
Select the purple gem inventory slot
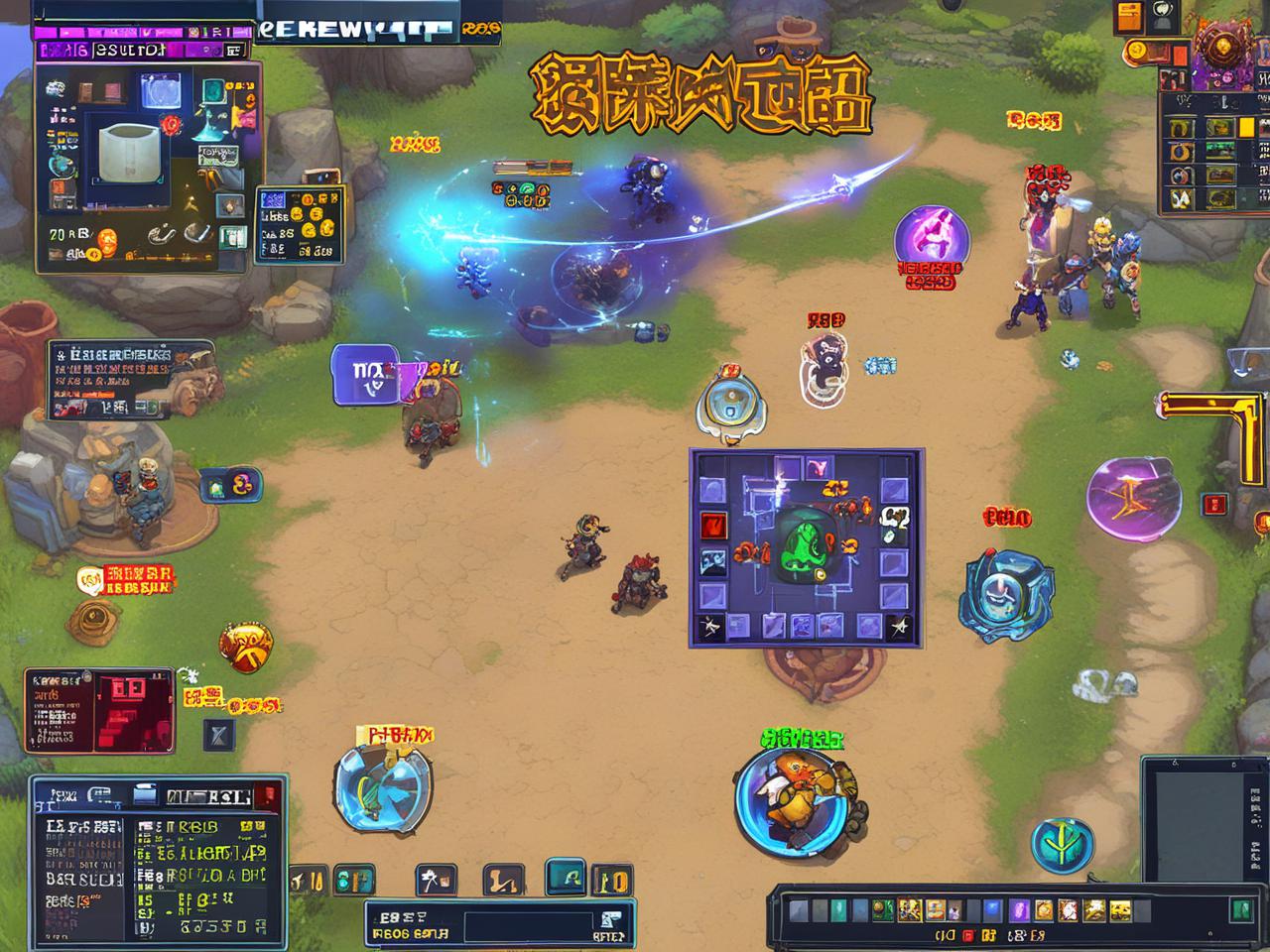(1019, 910)
